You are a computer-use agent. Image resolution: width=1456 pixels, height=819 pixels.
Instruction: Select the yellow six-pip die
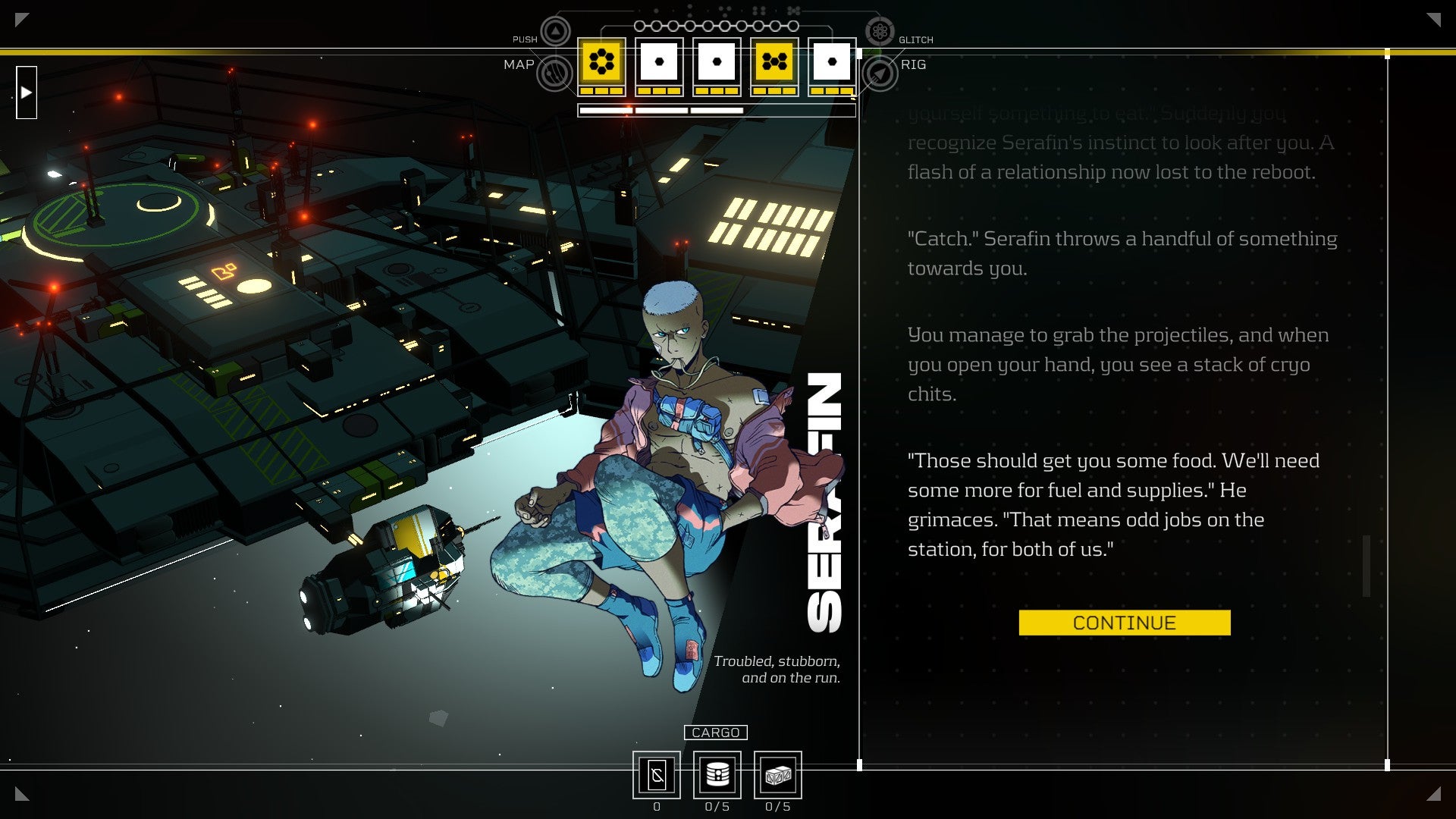tap(601, 62)
